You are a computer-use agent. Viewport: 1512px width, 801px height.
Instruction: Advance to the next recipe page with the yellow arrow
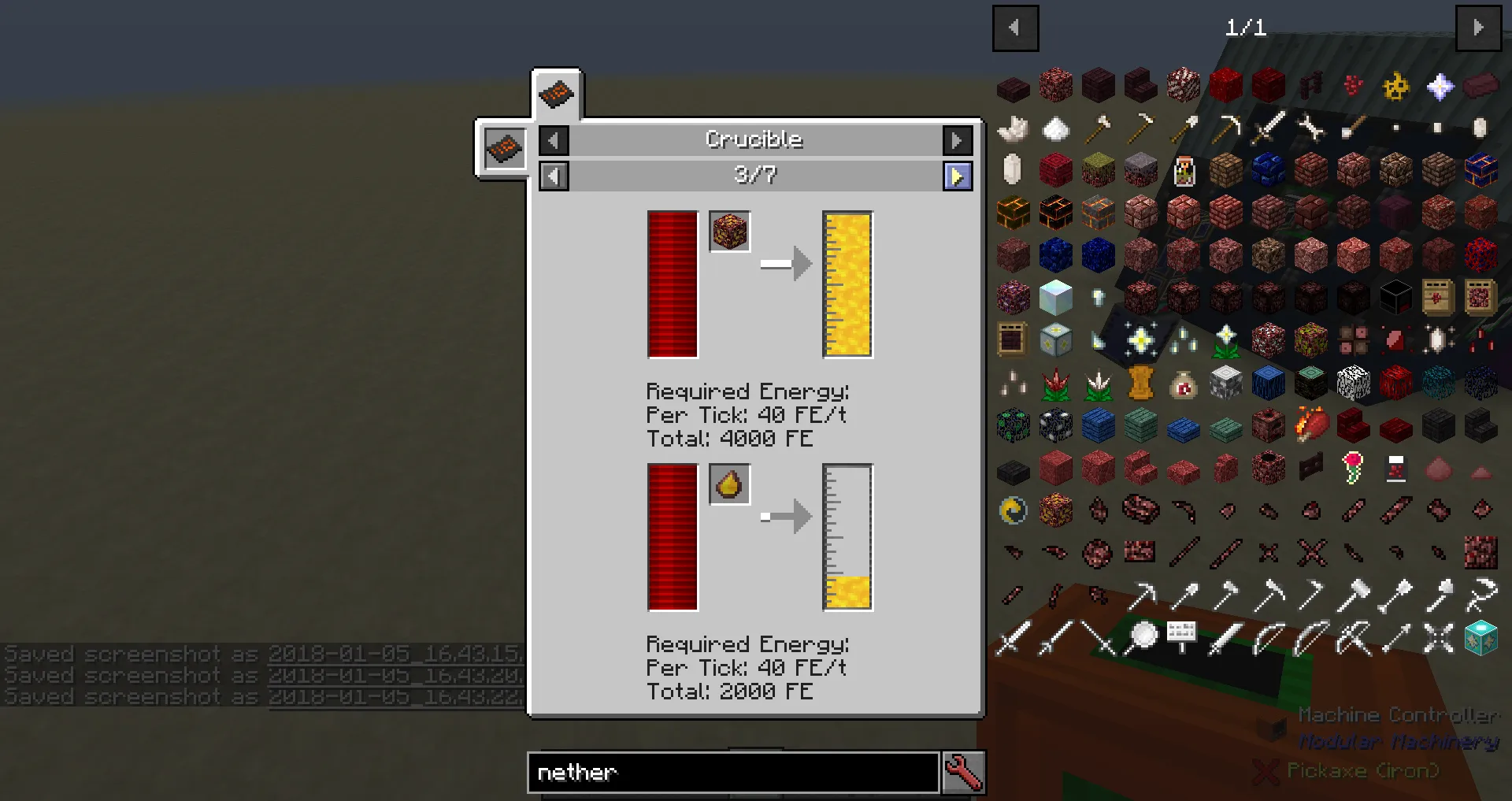(958, 176)
